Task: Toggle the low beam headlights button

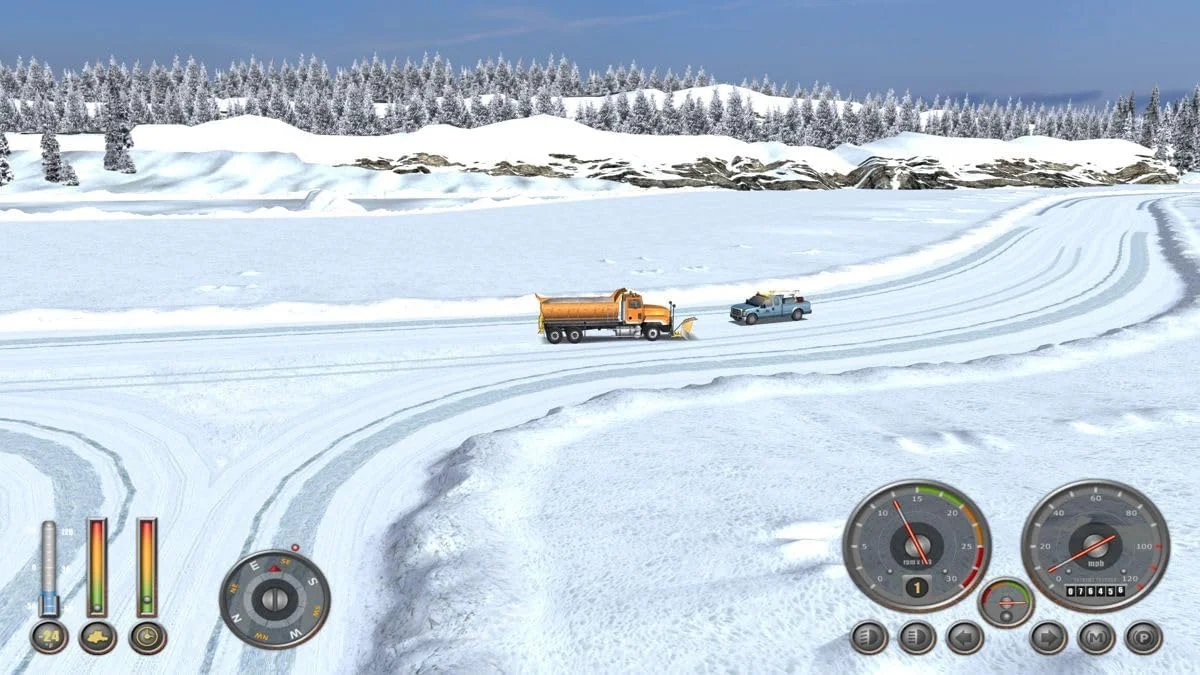Action: coord(869,637)
